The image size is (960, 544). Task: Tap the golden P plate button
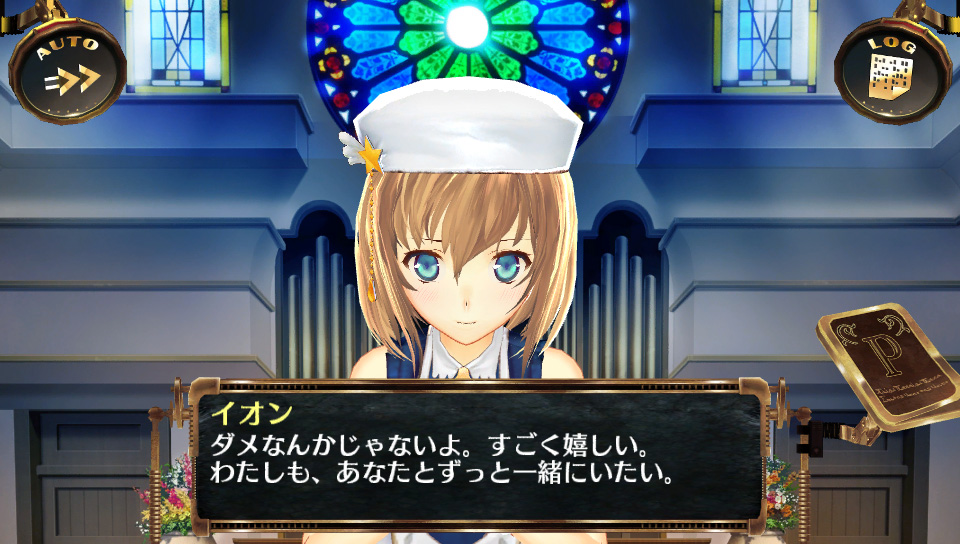(887, 363)
